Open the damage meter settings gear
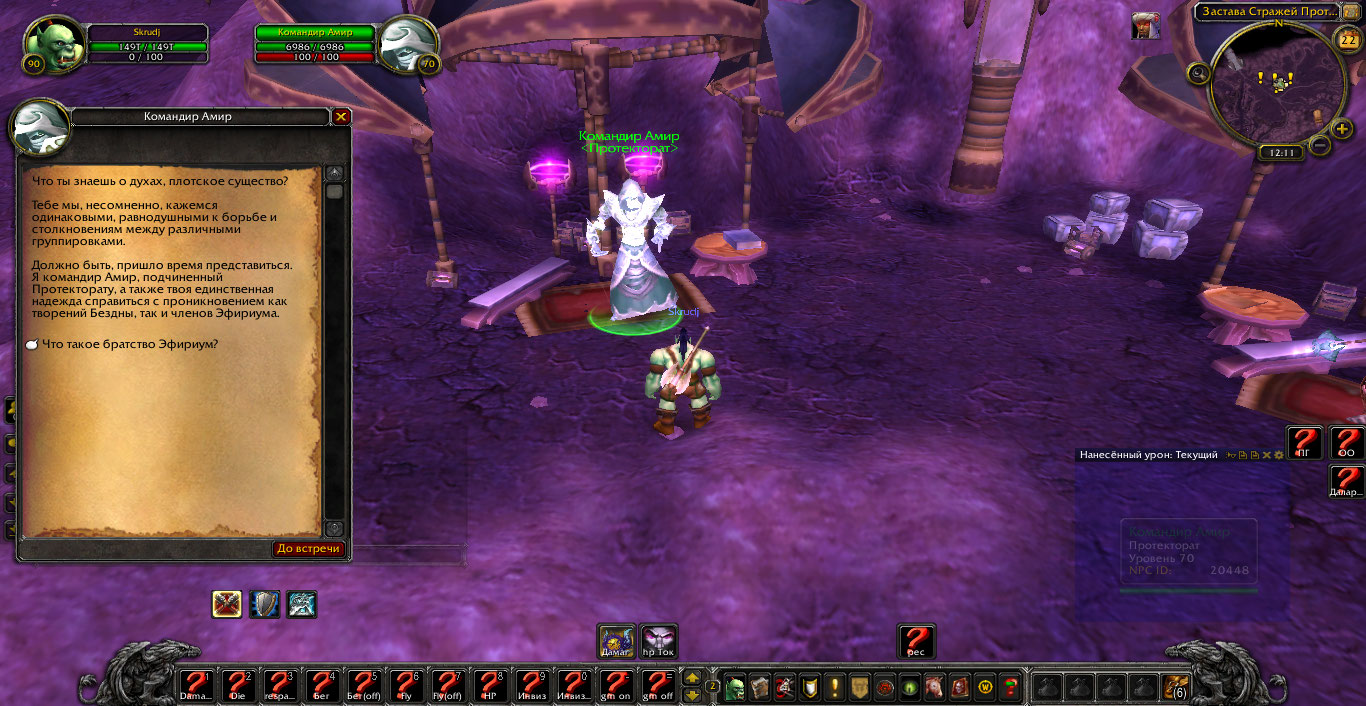 point(1278,455)
